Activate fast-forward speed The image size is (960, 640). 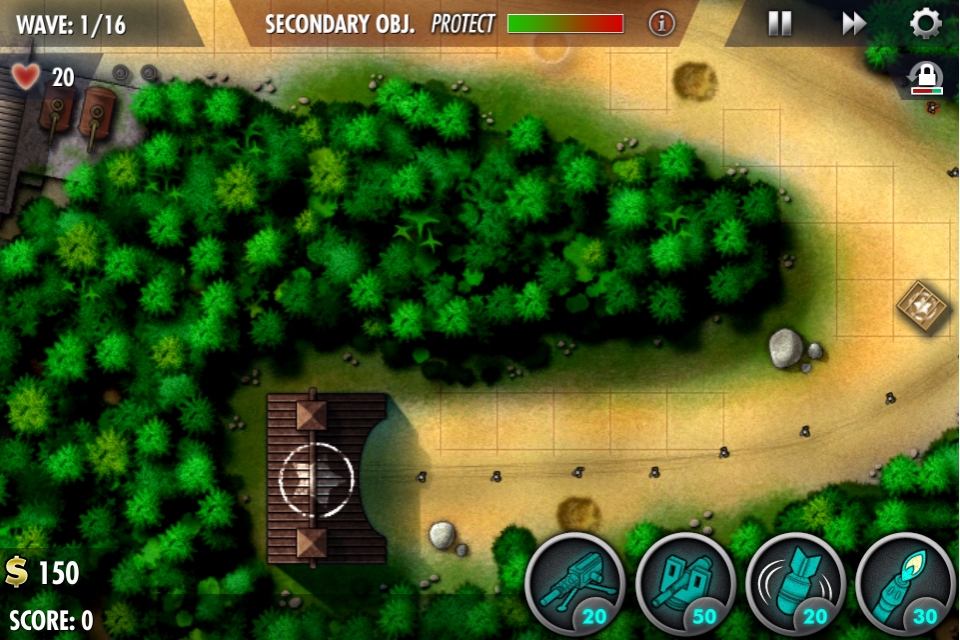pyautogui.click(x=853, y=24)
